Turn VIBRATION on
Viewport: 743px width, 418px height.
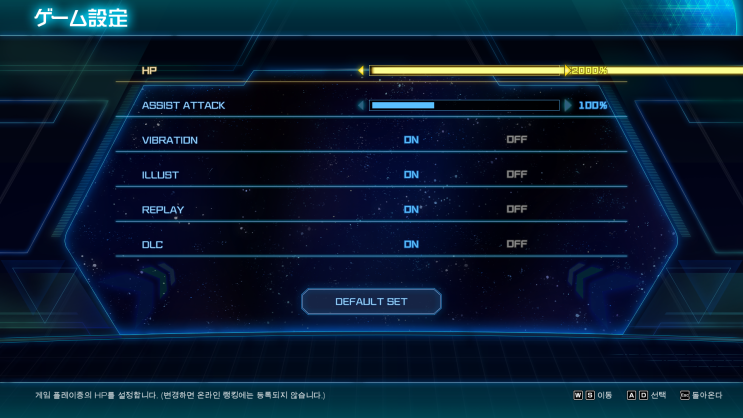point(411,140)
